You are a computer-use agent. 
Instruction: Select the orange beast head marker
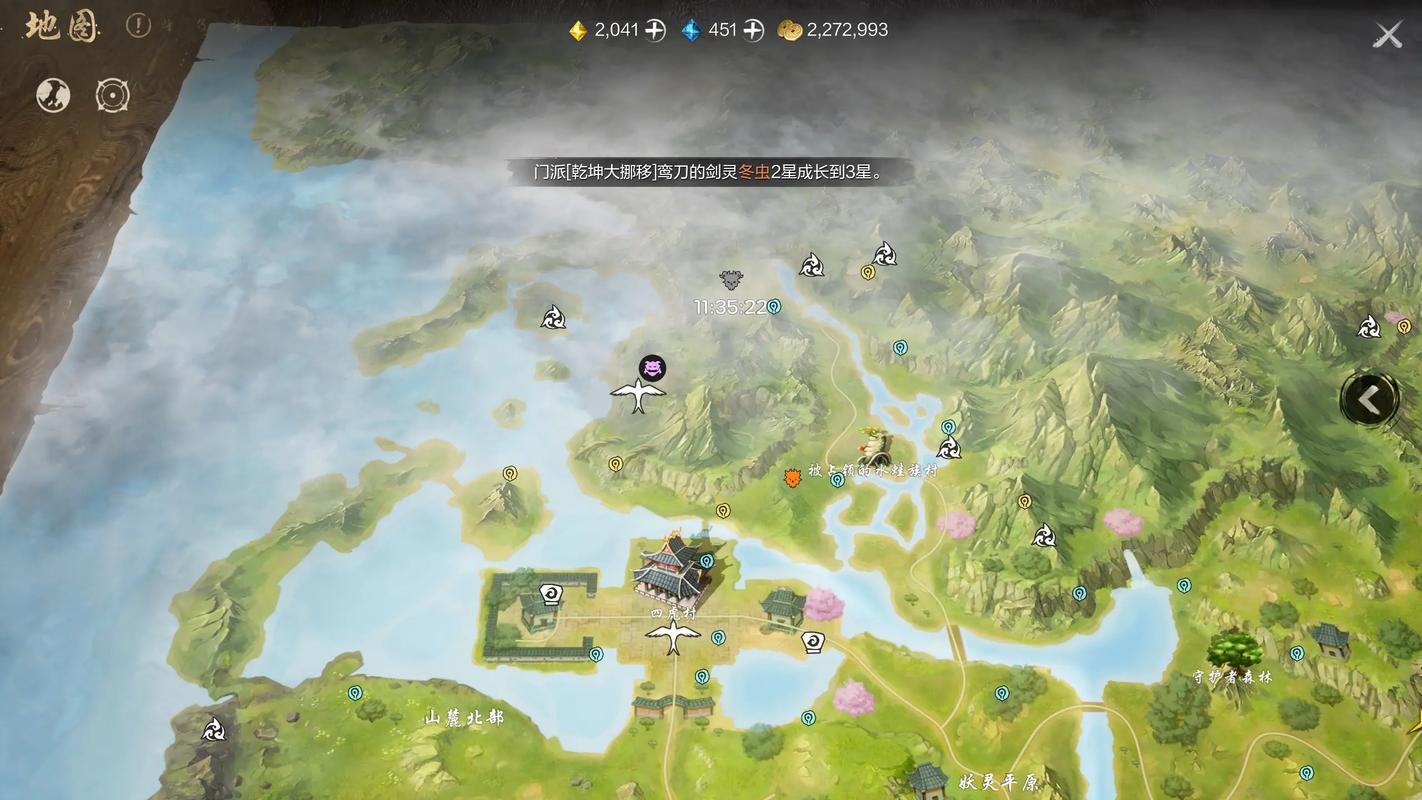[x=793, y=477]
